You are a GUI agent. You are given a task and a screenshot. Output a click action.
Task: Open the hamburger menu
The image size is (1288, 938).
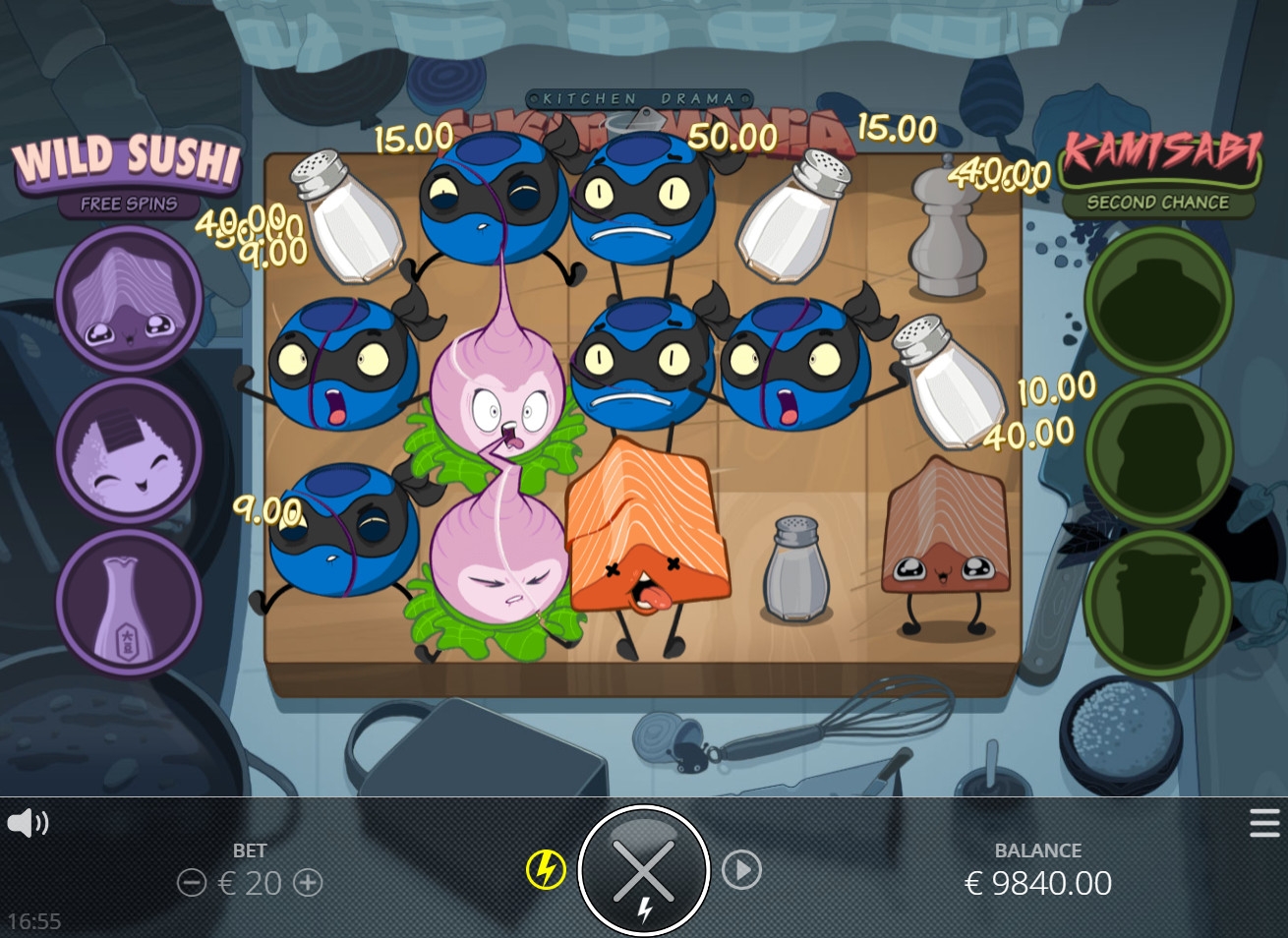coord(1264,823)
